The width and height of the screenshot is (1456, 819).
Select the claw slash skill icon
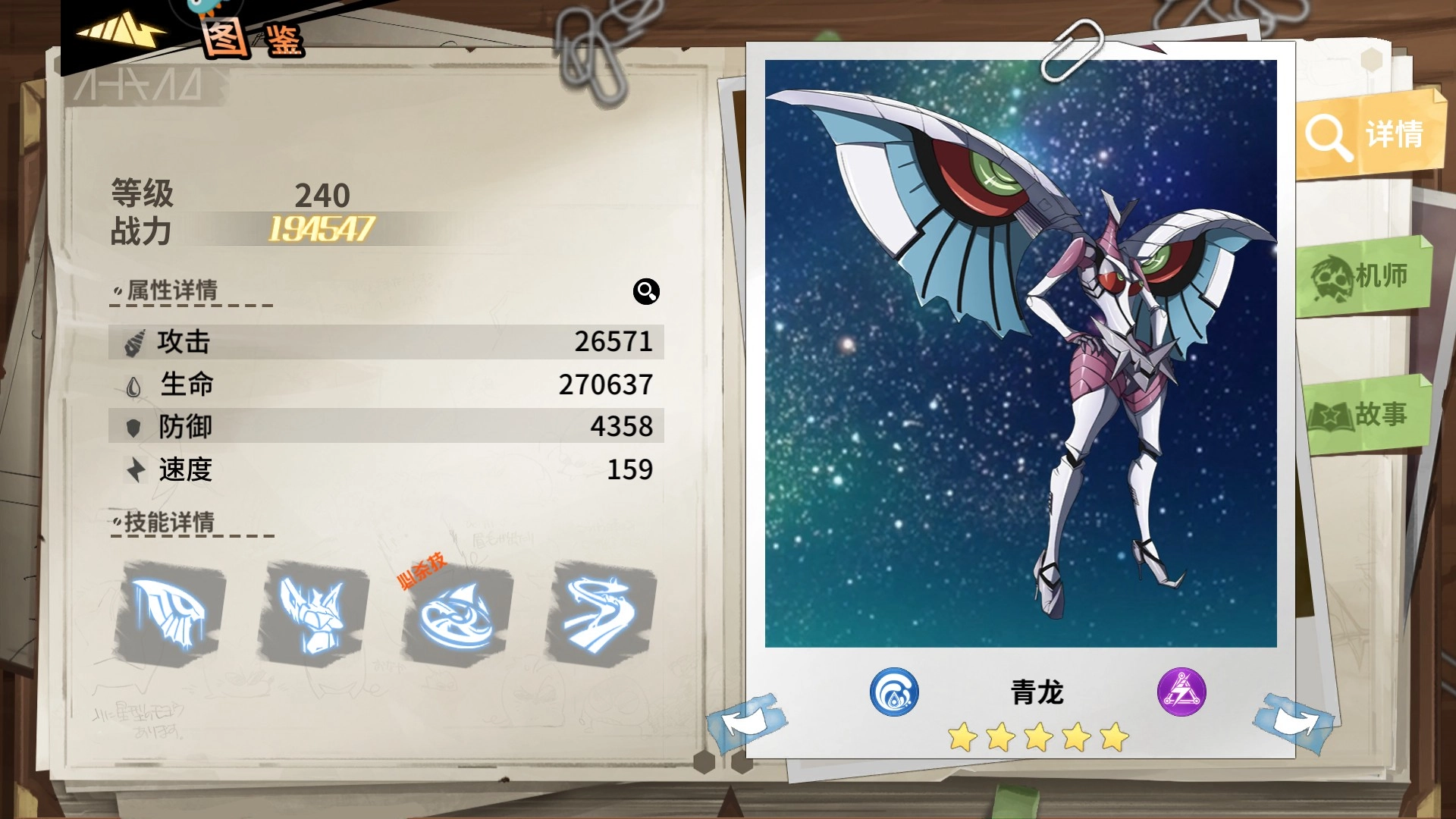(x=171, y=613)
